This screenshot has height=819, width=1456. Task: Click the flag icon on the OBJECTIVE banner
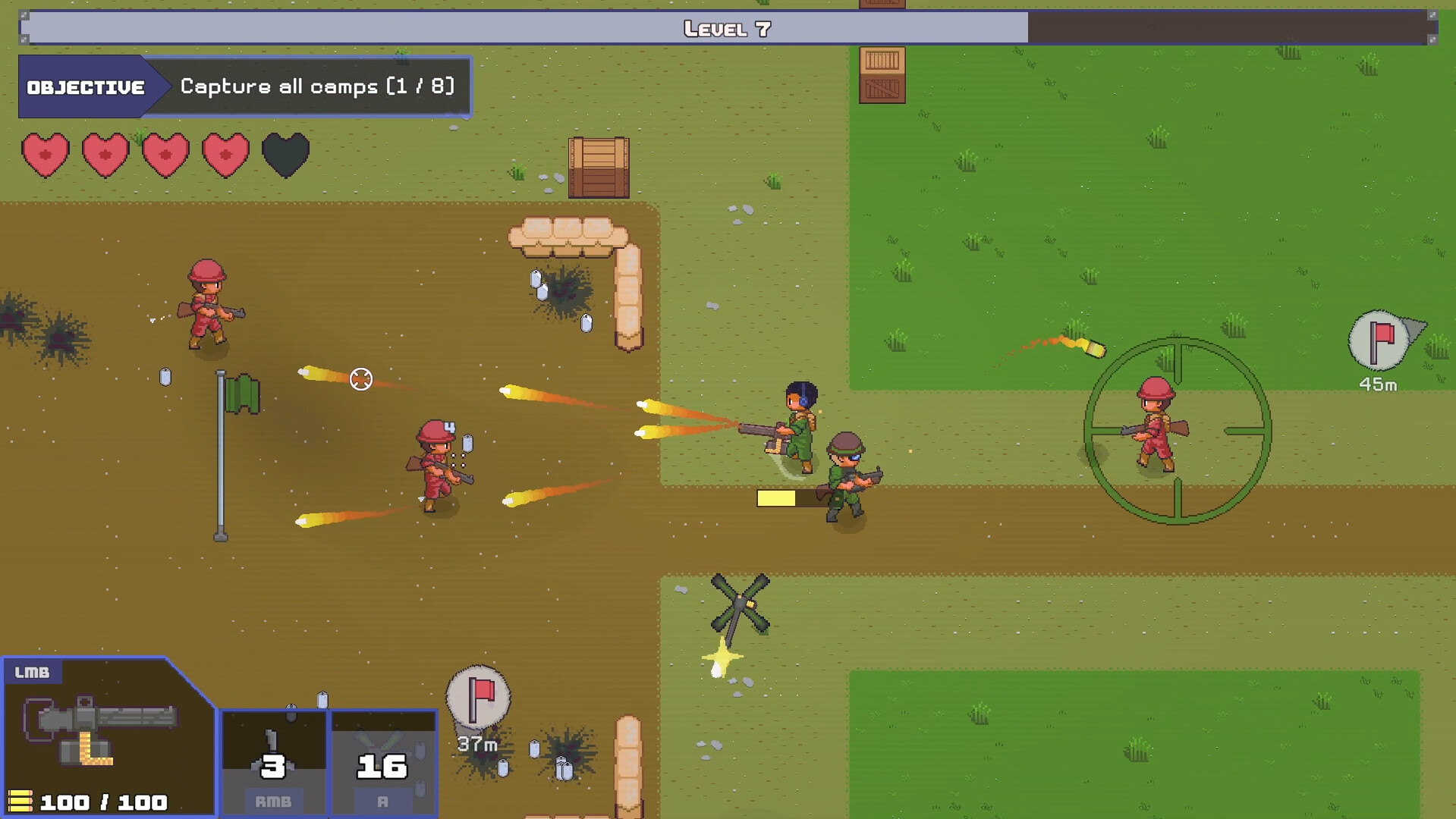[x=86, y=86]
